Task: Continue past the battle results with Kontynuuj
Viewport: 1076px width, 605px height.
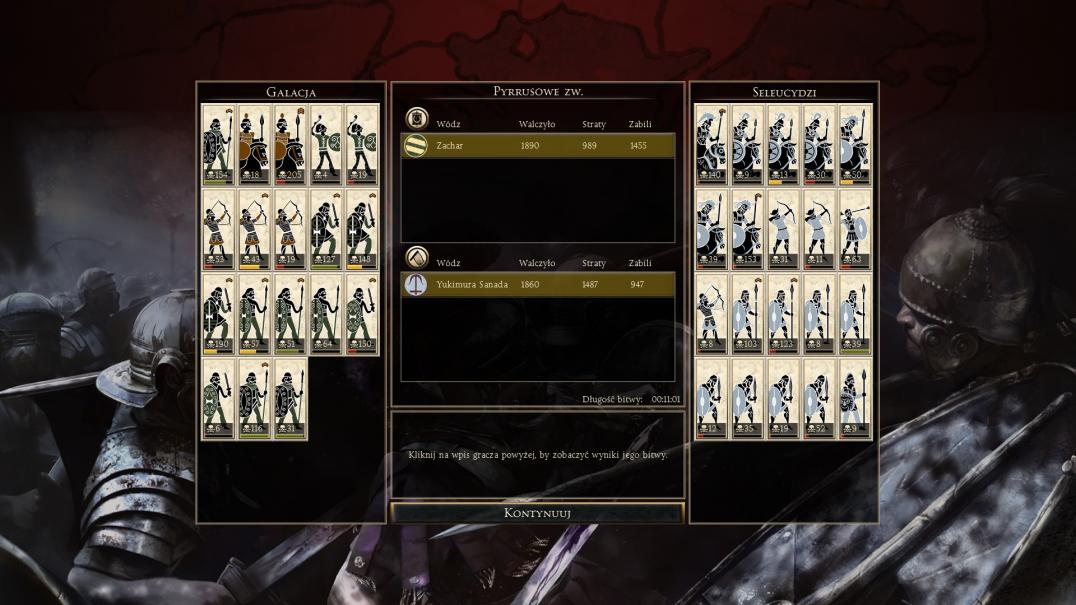Action: tap(537, 513)
